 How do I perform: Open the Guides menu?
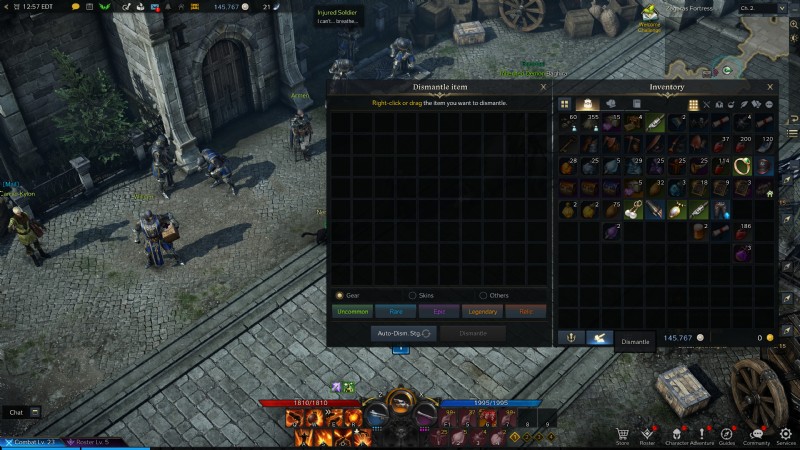click(727, 435)
